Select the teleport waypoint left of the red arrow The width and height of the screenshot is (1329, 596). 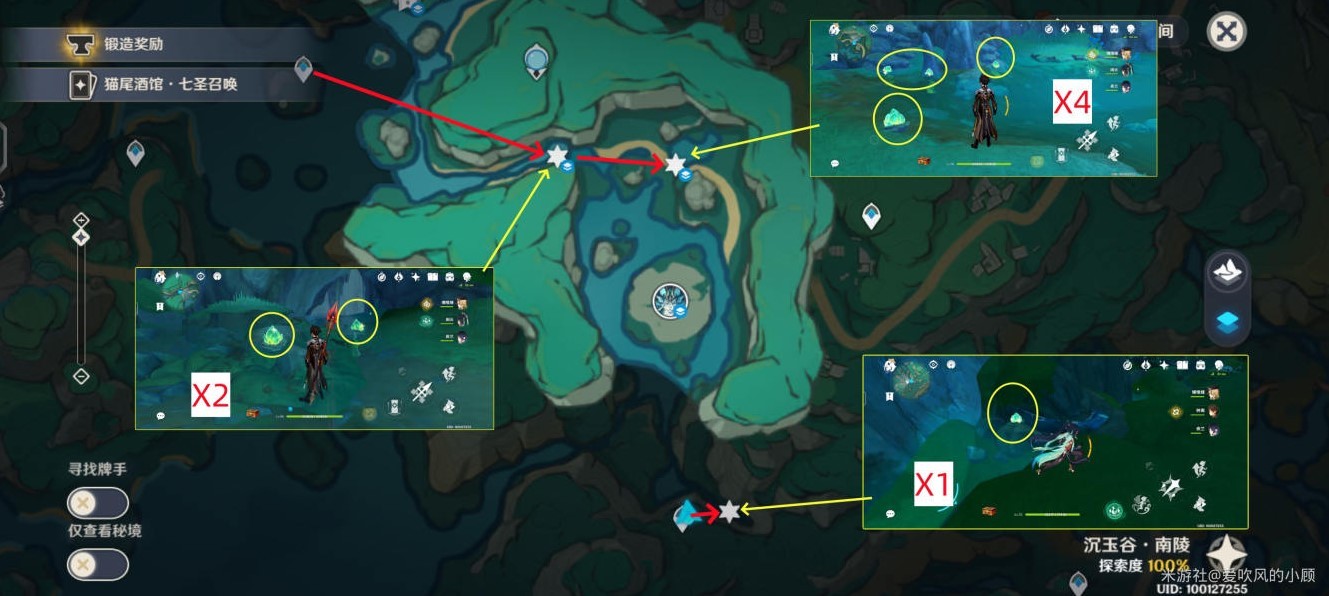[684, 516]
